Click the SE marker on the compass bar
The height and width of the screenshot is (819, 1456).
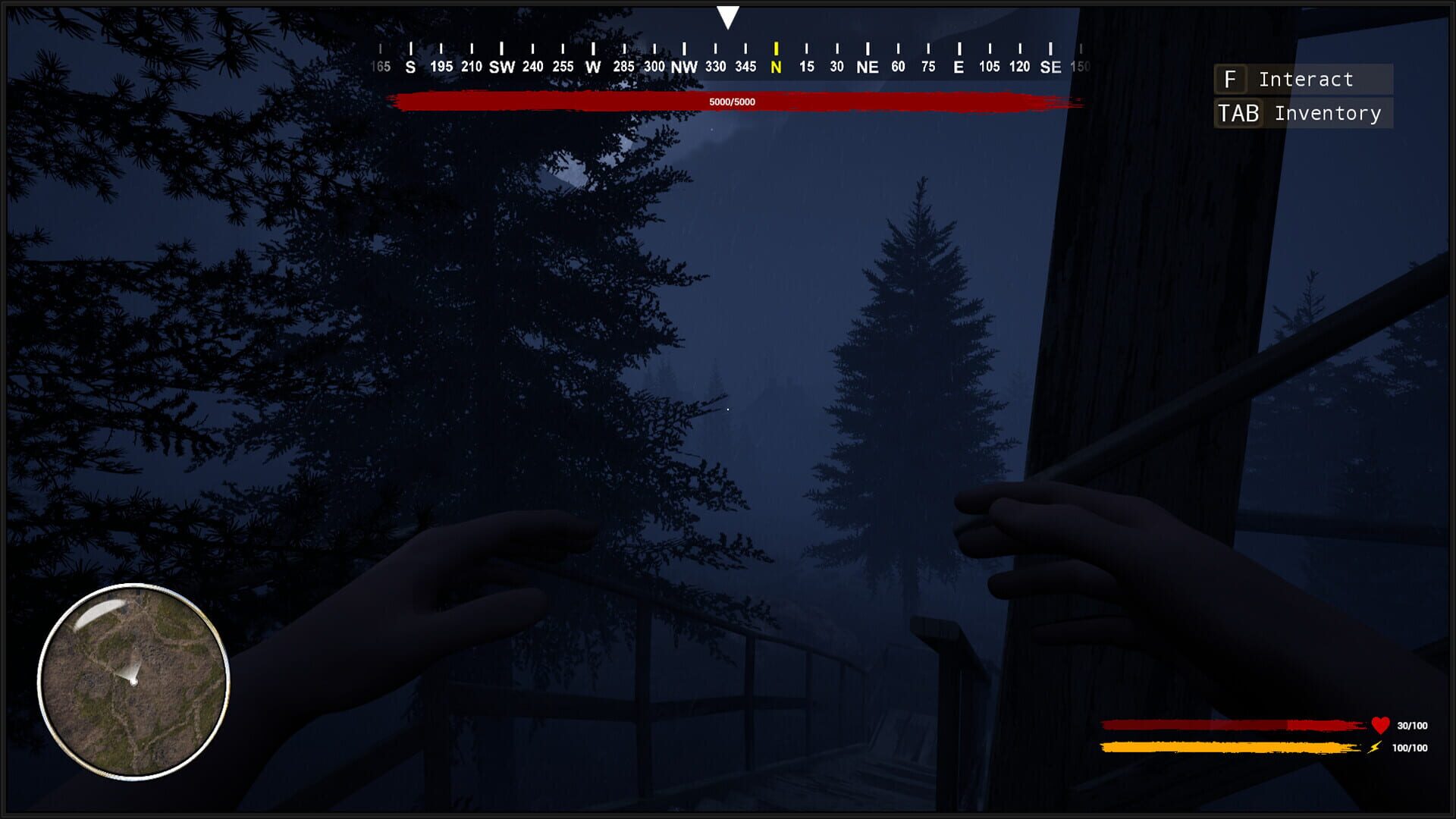click(x=1050, y=67)
